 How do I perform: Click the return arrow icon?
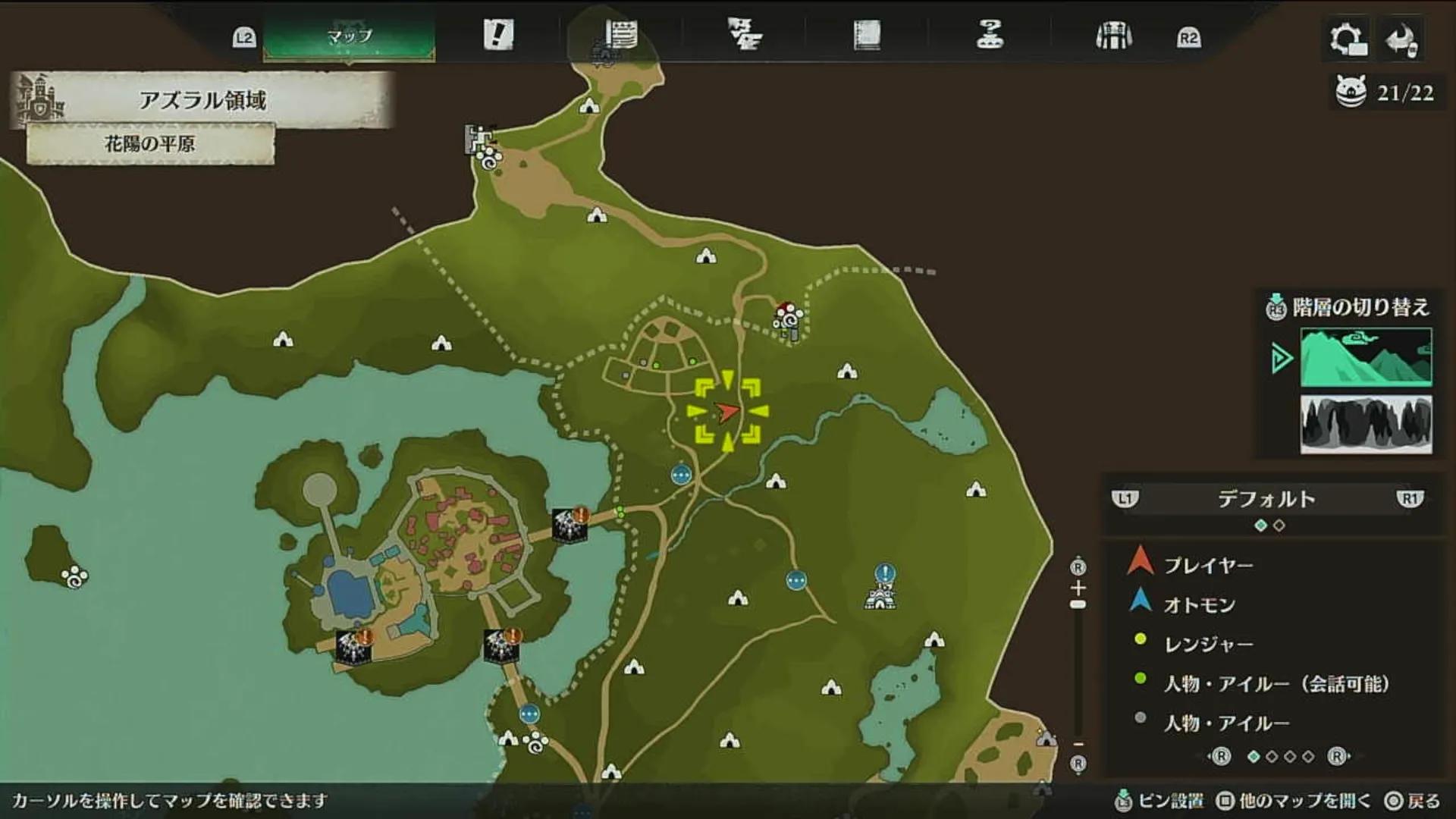click(1401, 39)
